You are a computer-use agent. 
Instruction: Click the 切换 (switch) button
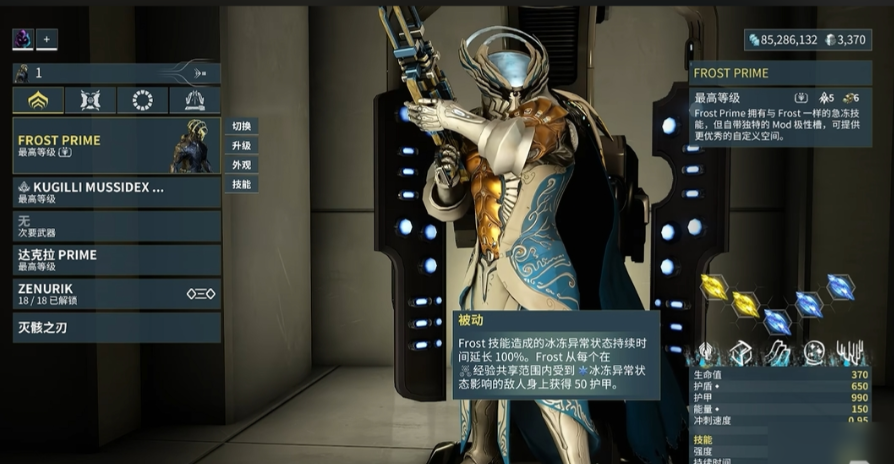tap(241, 126)
